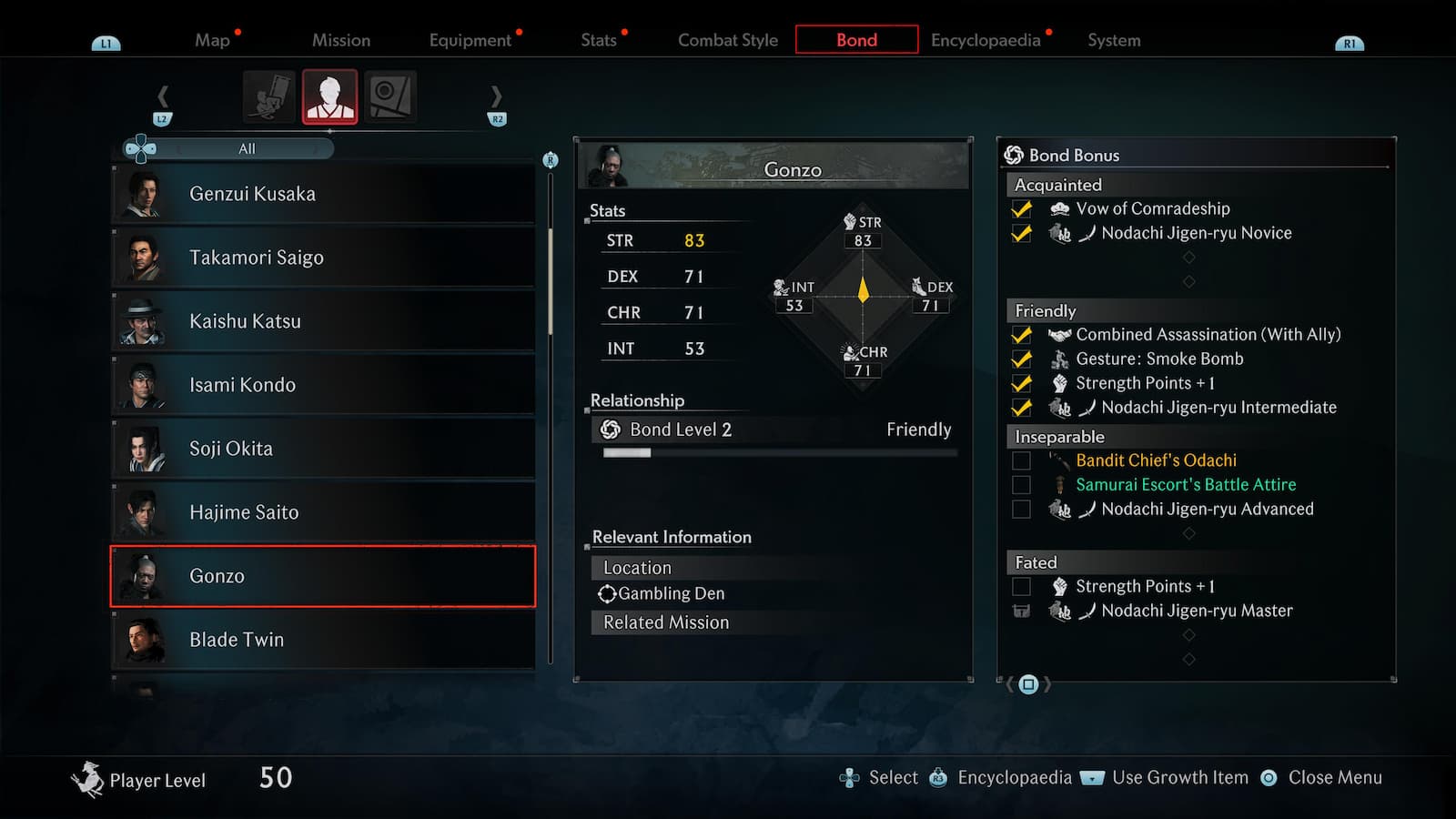Click the Smoke Bomb gesture icon
The height and width of the screenshot is (819, 1456).
click(1061, 359)
